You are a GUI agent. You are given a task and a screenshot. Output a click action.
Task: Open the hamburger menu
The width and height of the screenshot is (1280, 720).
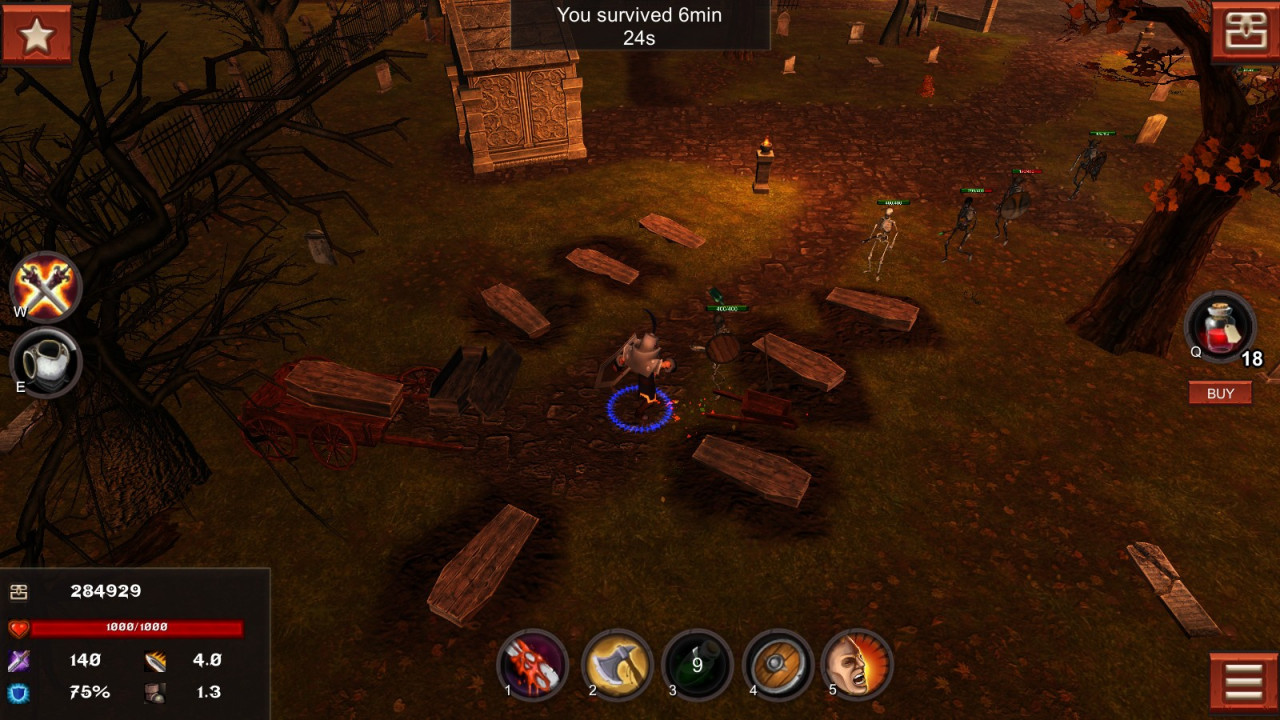(1243, 684)
